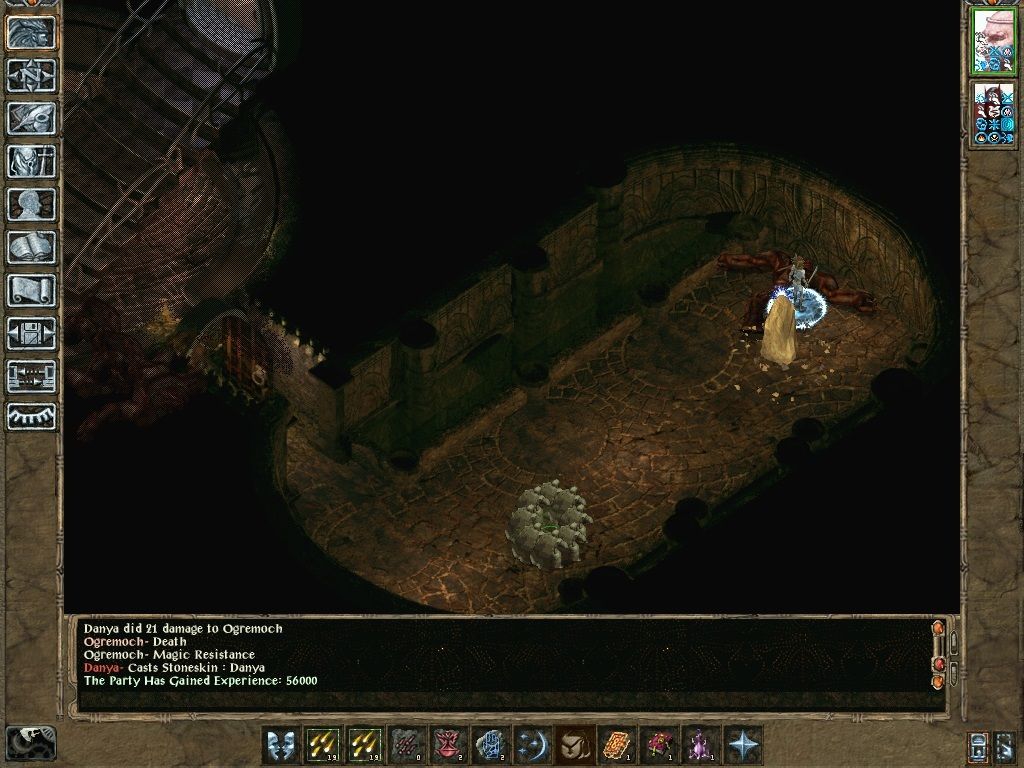Show the character record sheet
Screen dimensions: 1024x768
point(32,204)
